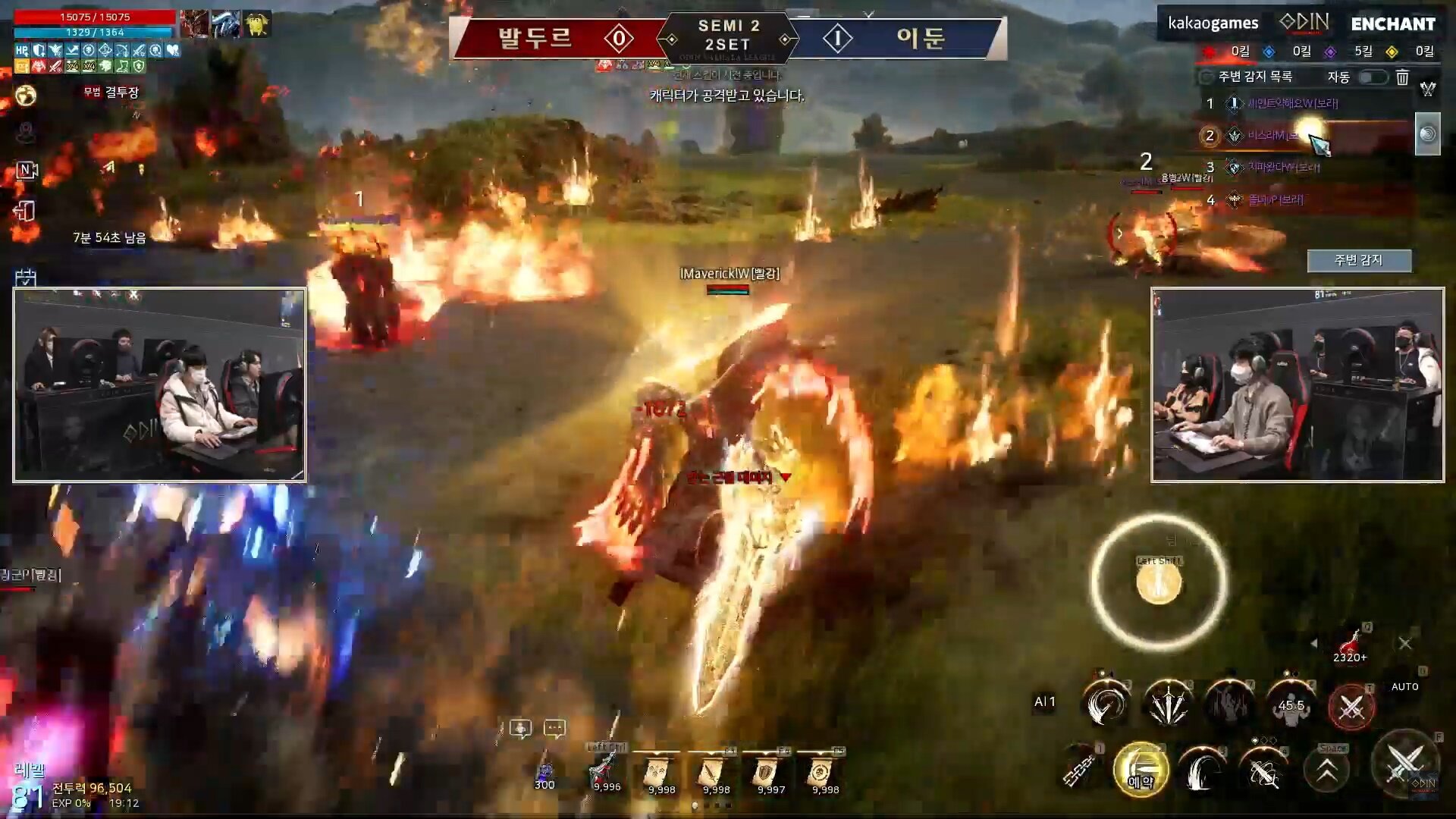Toggle the 자동 auto-detect switch
Image resolution: width=1456 pixels, height=819 pixels.
click(1373, 77)
